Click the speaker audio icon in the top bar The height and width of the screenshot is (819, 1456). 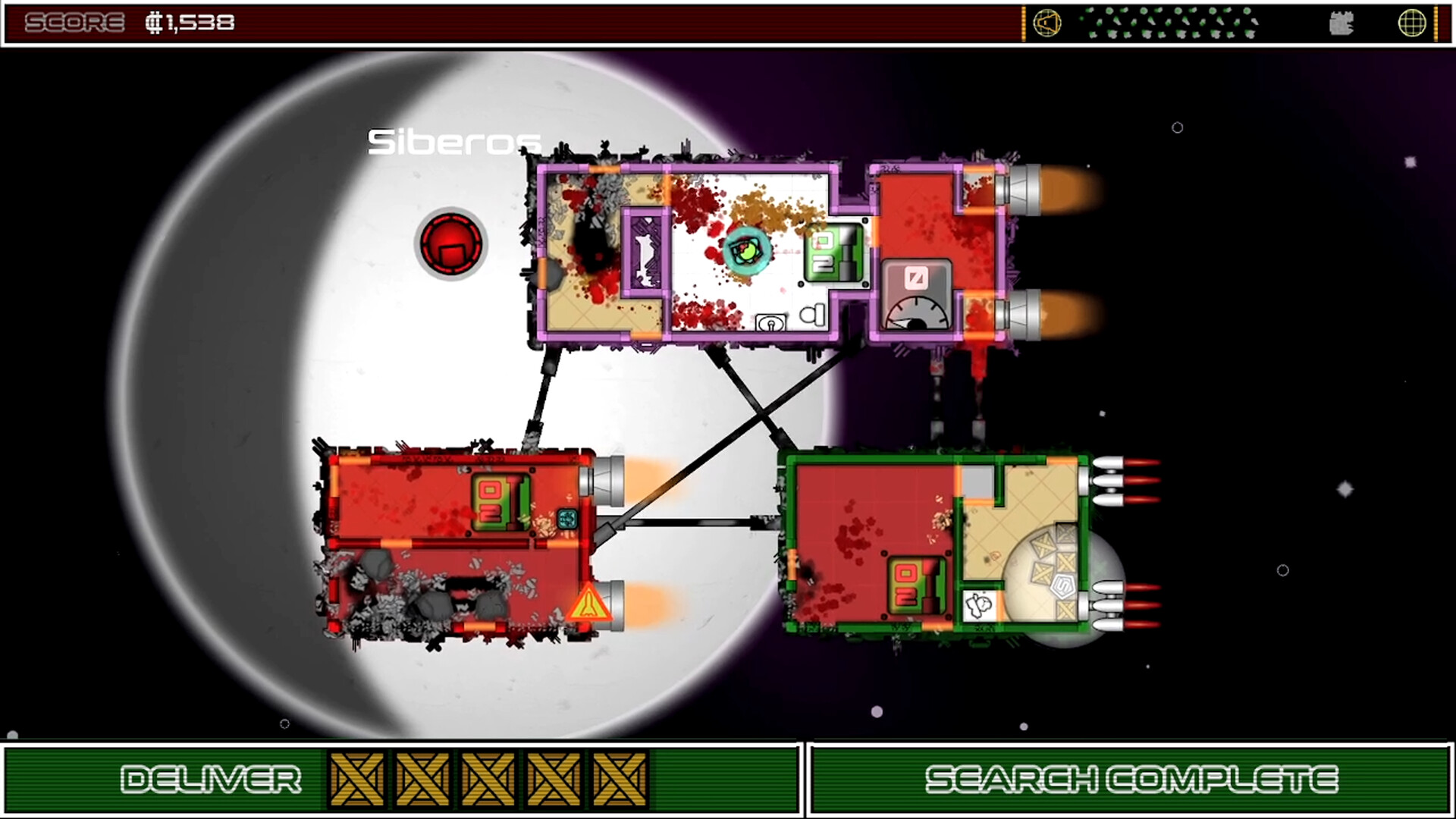1047,21
